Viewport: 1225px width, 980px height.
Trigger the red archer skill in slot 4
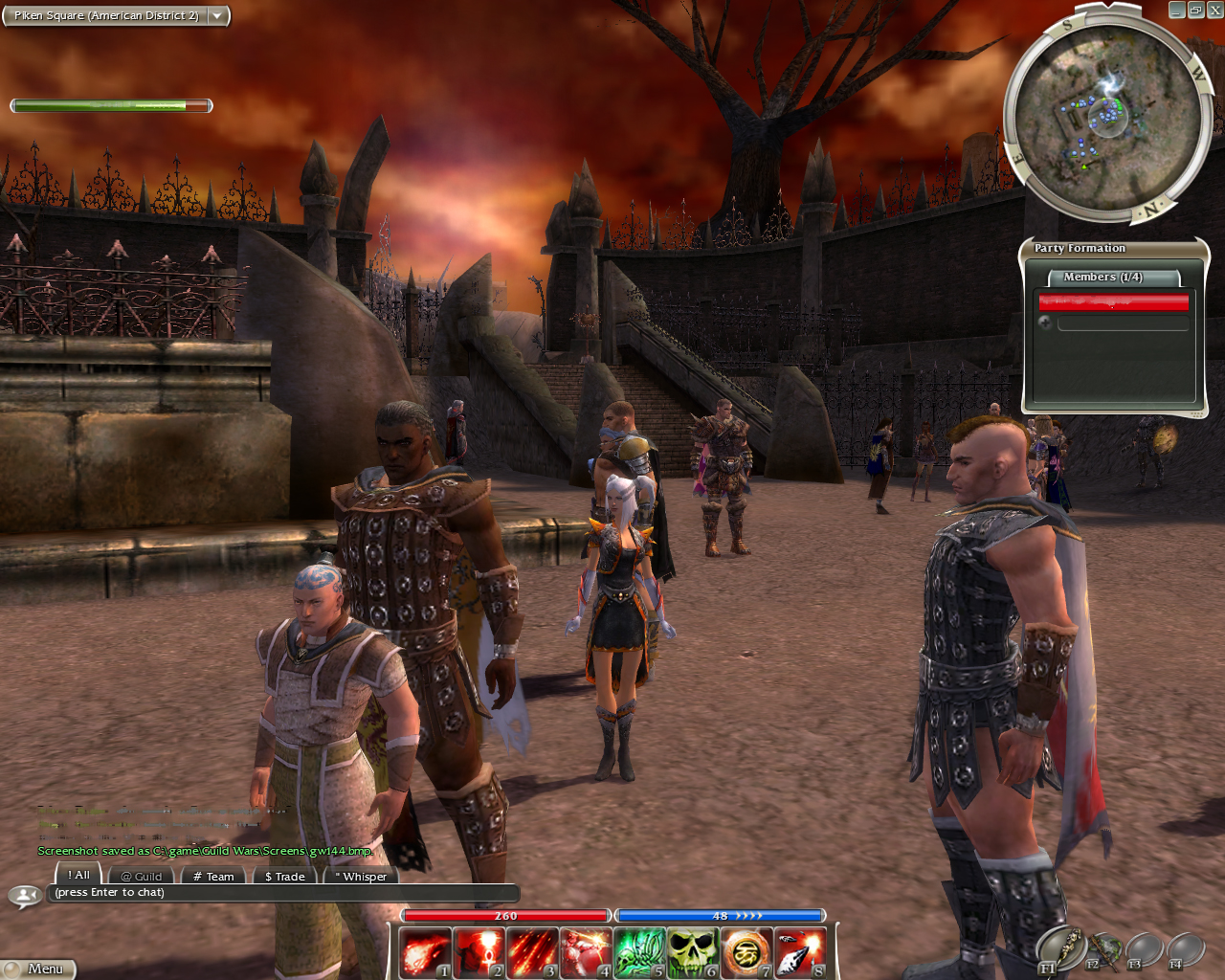click(586, 952)
